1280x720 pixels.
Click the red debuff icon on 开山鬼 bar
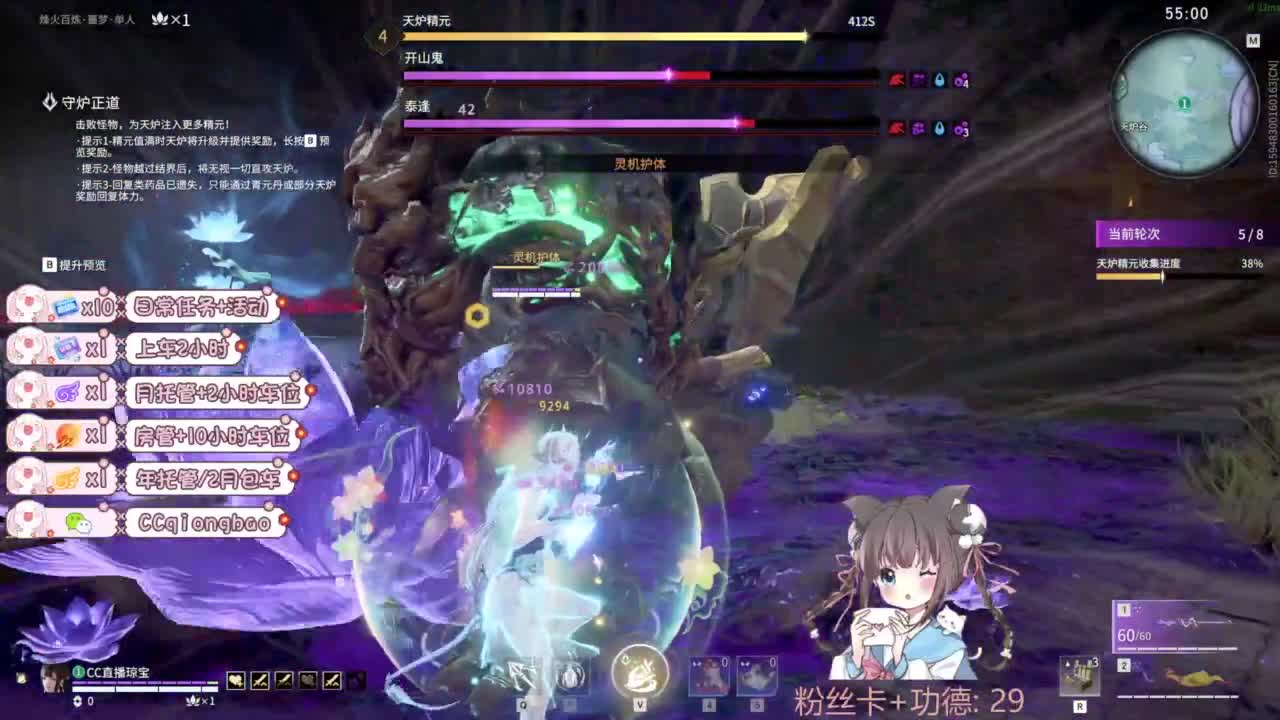tap(896, 79)
